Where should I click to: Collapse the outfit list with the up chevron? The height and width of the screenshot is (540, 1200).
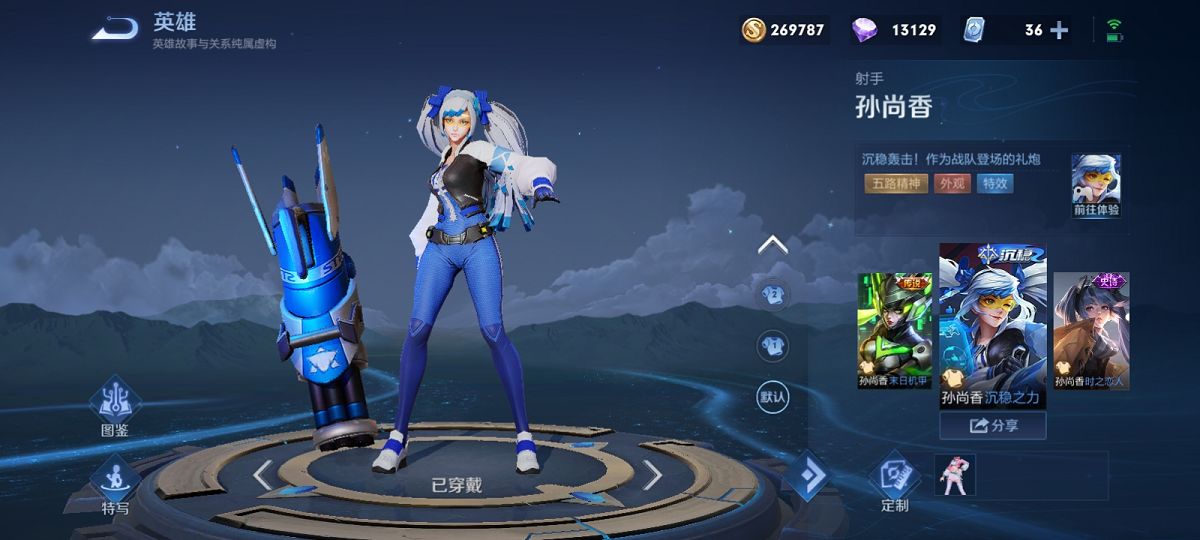pyautogui.click(x=772, y=245)
